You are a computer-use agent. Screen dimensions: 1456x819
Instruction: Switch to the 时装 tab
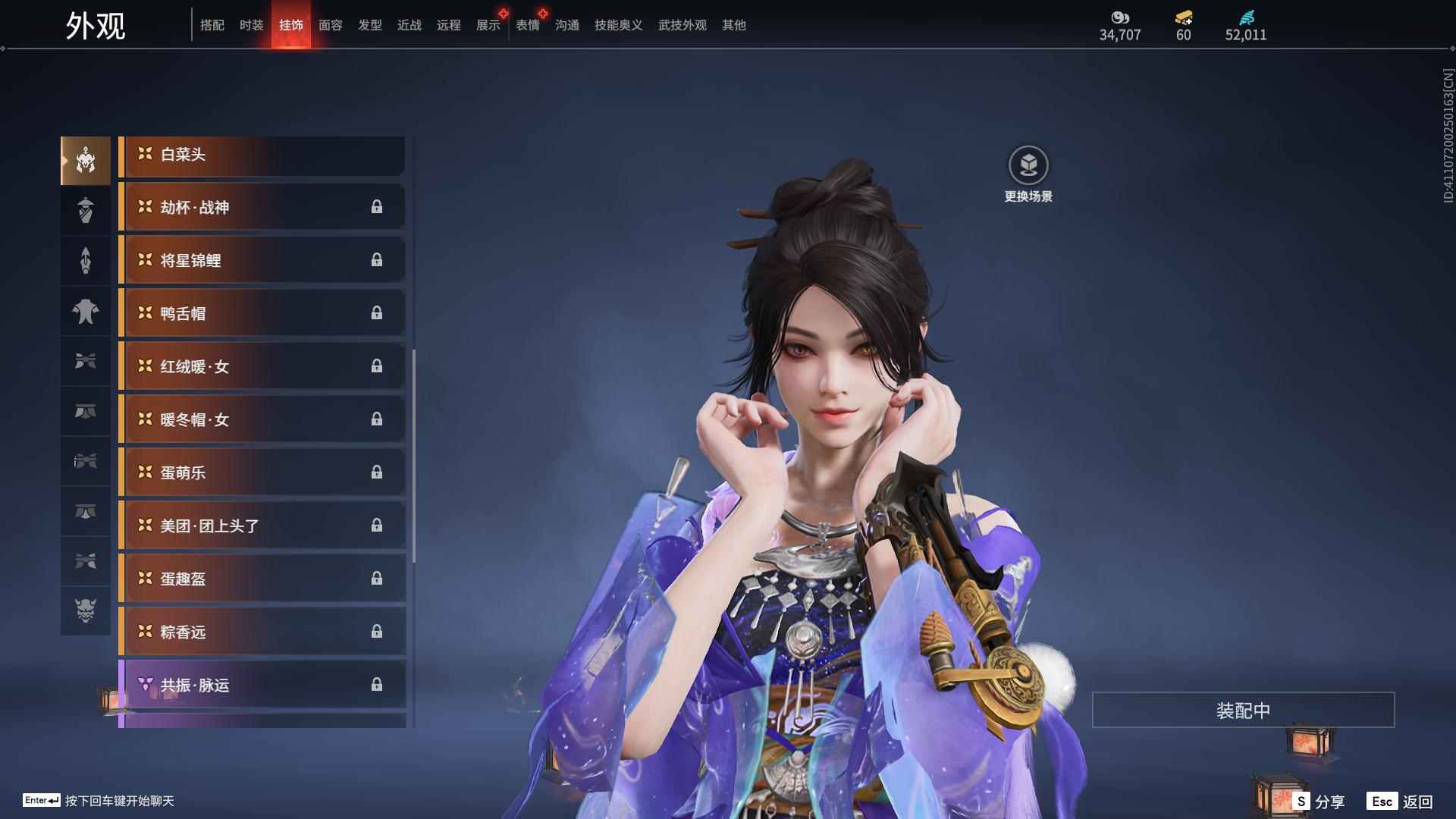pyautogui.click(x=252, y=25)
